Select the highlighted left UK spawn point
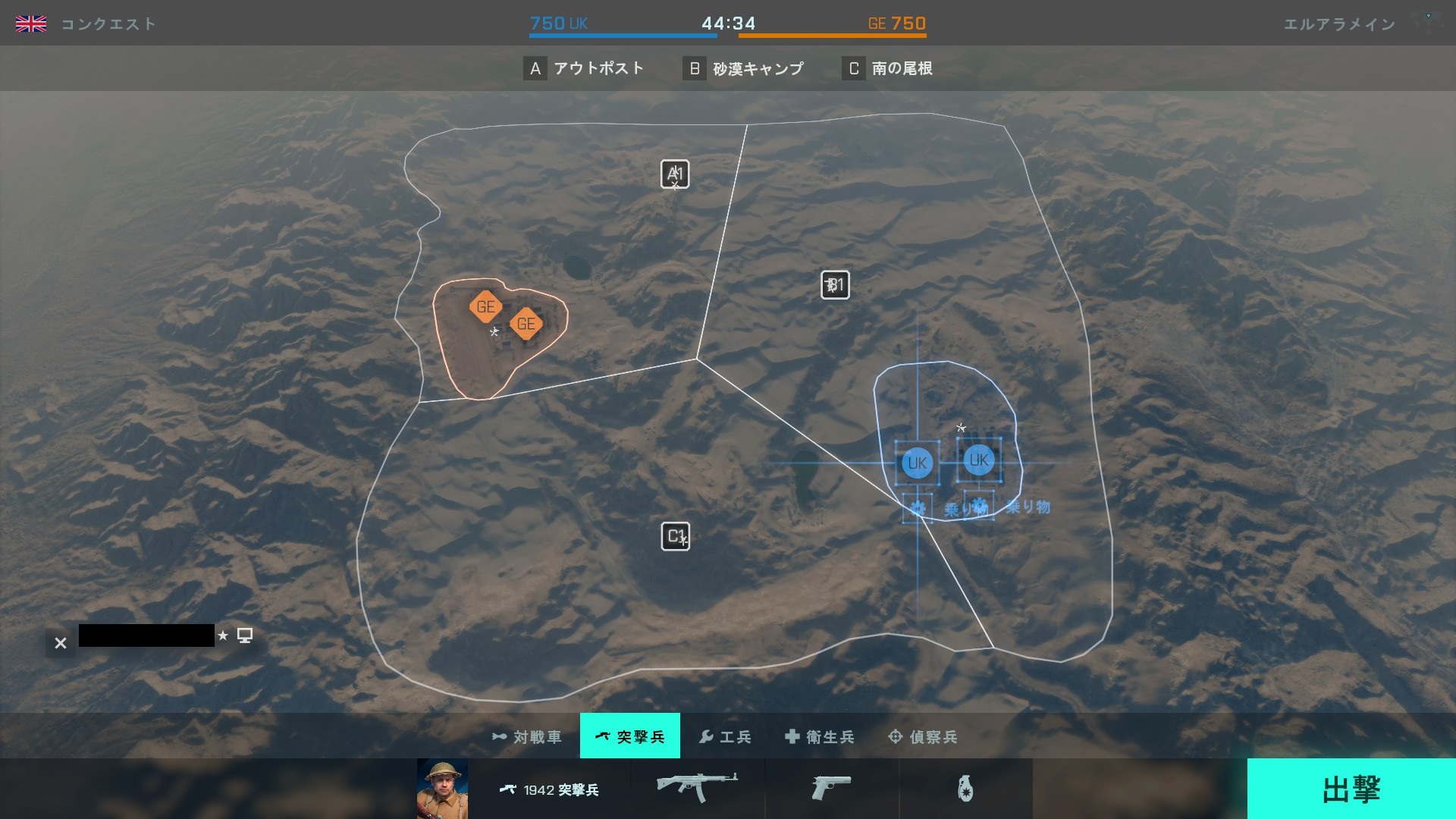Image resolution: width=1456 pixels, height=819 pixels. pyautogui.click(x=917, y=463)
